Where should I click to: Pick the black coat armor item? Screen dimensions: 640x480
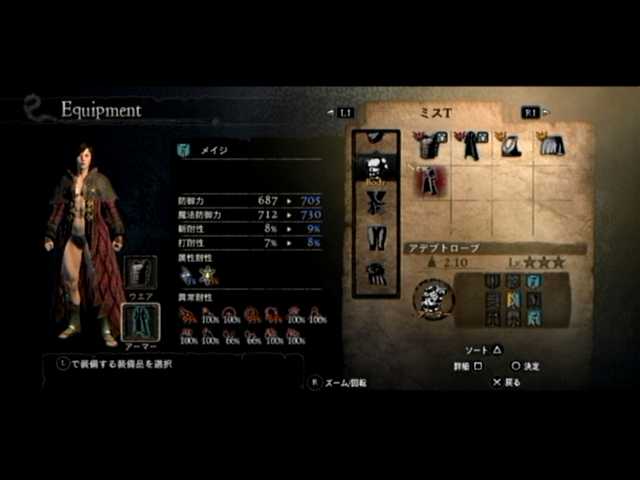(x=468, y=146)
